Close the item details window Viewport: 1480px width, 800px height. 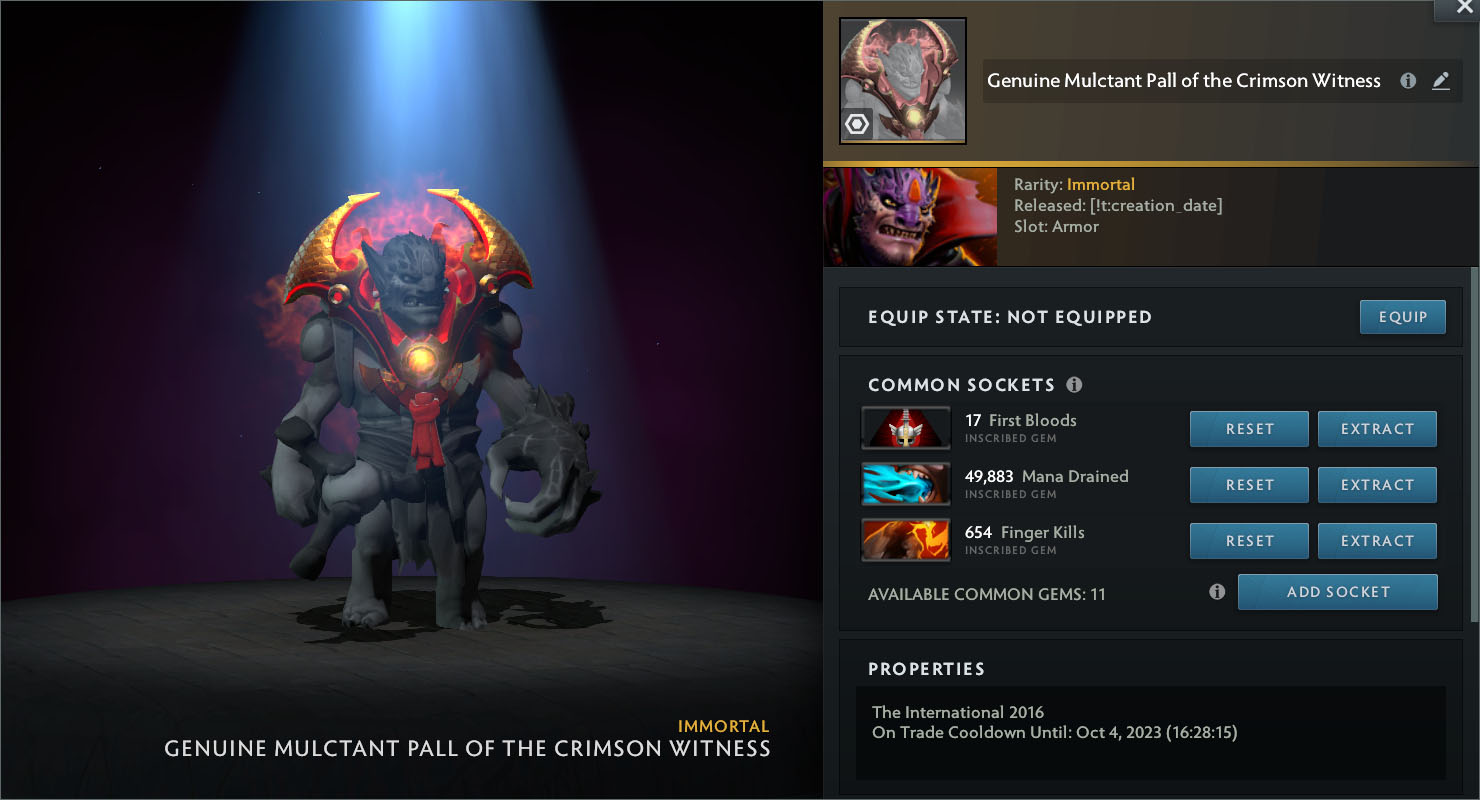click(1456, 7)
